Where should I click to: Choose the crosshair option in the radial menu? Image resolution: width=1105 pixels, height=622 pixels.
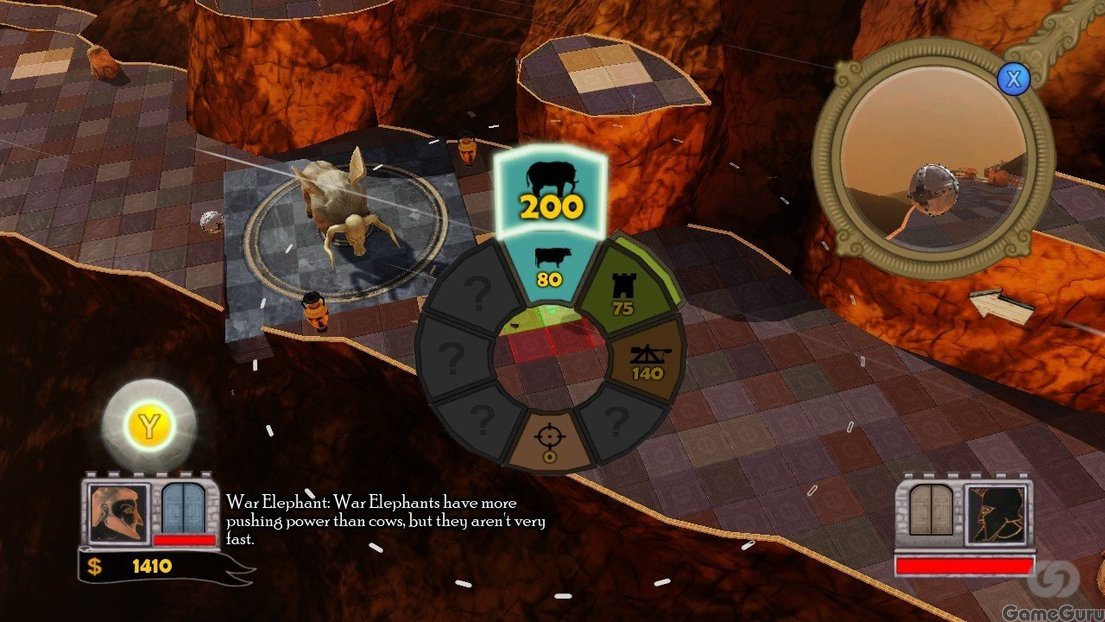[x=548, y=444]
